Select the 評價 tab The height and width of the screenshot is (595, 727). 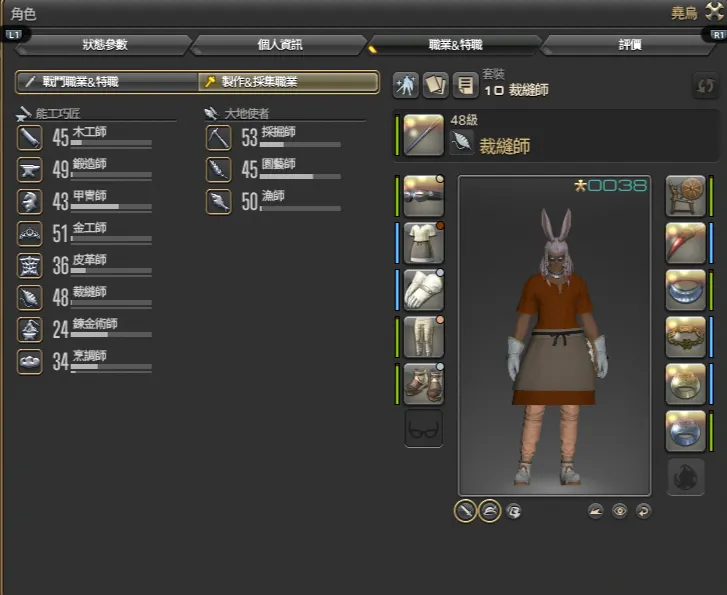(x=629, y=44)
